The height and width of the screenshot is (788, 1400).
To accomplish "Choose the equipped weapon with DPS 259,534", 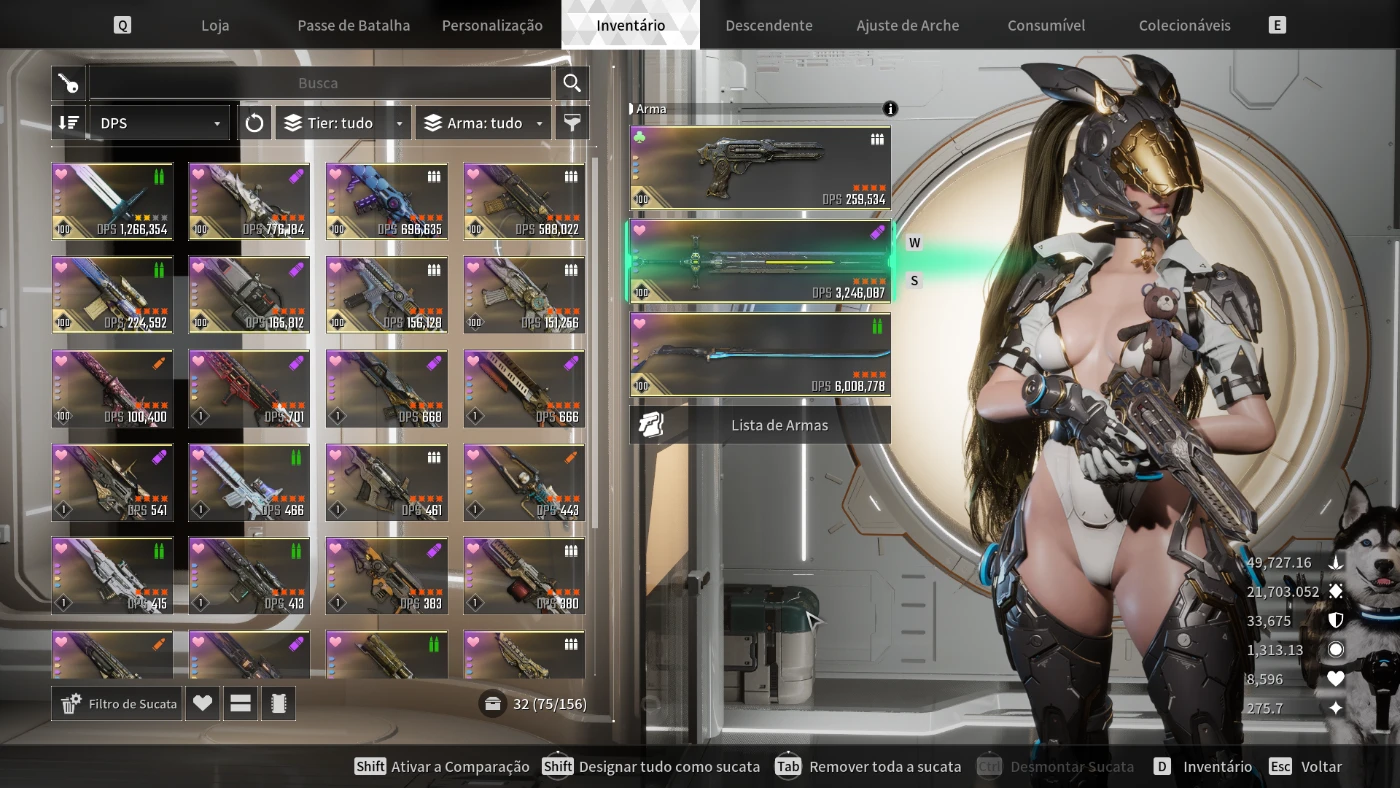I will (x=760, y=167).
